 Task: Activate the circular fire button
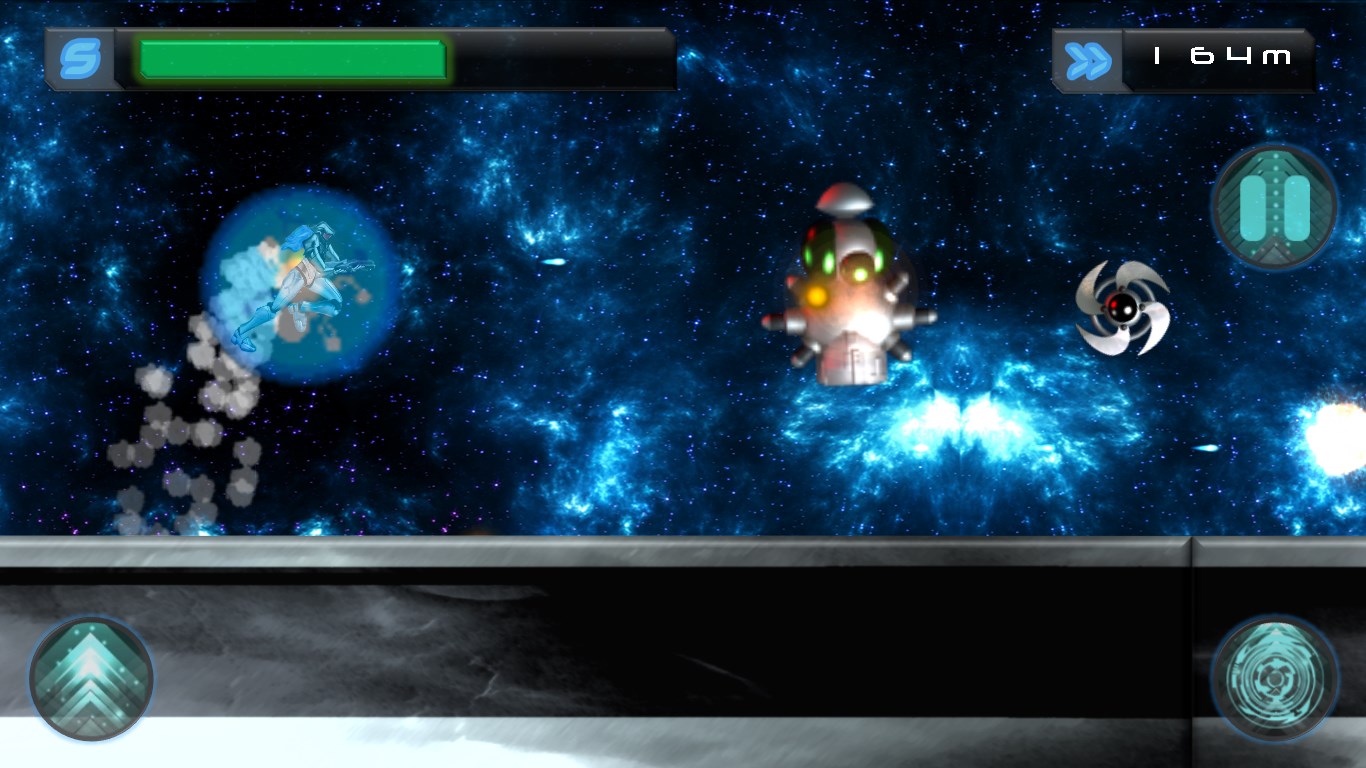[1274, 678]
